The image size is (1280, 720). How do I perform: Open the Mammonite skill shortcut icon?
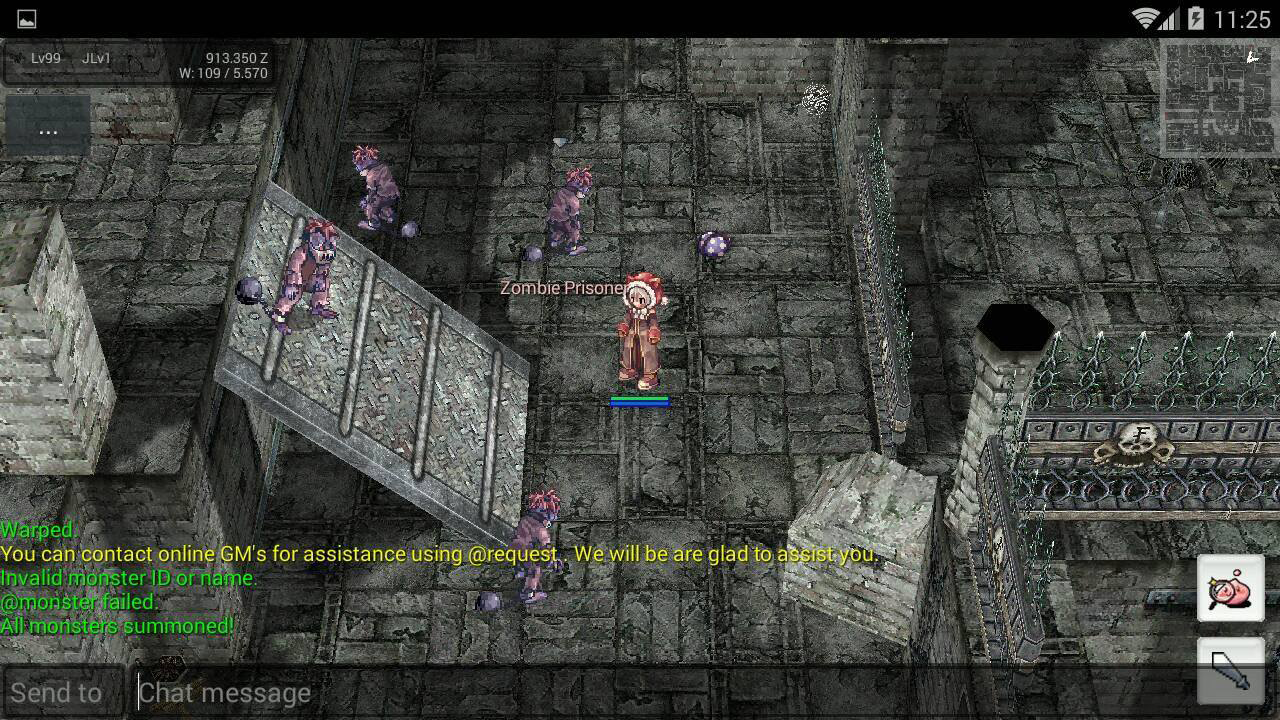coord(1232,588)
